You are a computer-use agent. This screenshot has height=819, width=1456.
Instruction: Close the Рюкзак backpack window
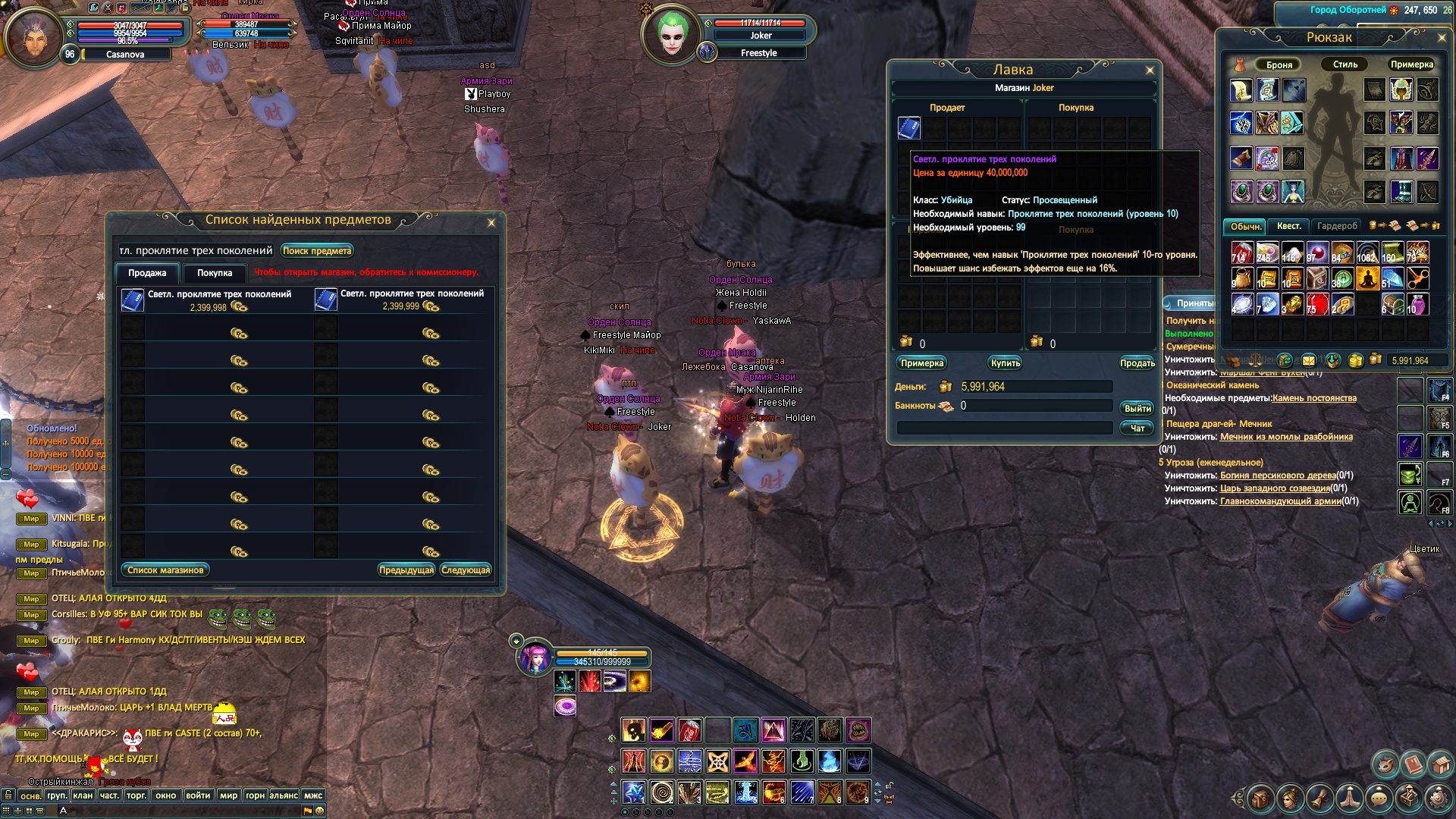pyautogui.click(x=1442, y=37)
